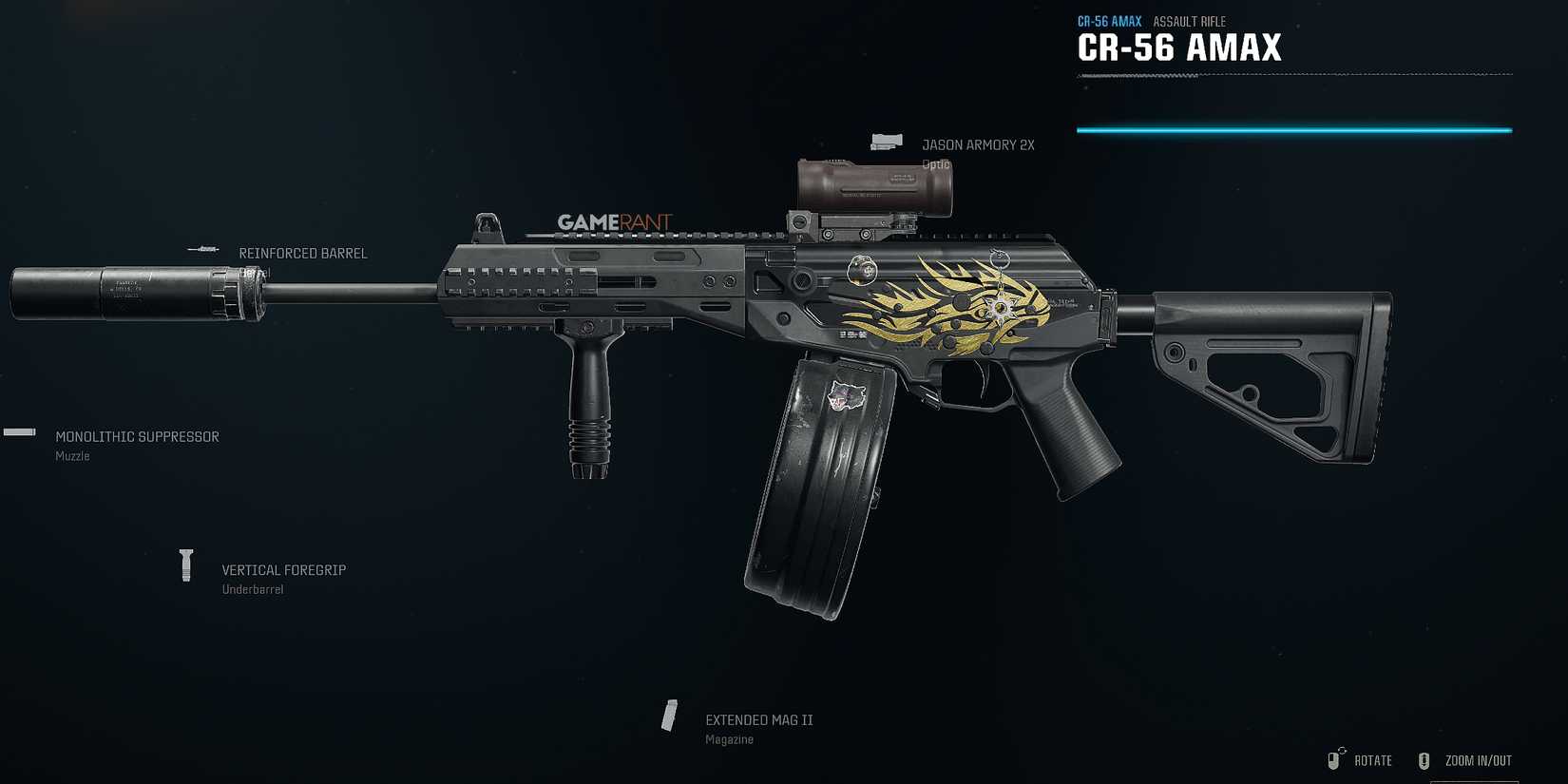
Task: Select the Vertical Foregrip underbarrel icon
Action: point(186,564)
